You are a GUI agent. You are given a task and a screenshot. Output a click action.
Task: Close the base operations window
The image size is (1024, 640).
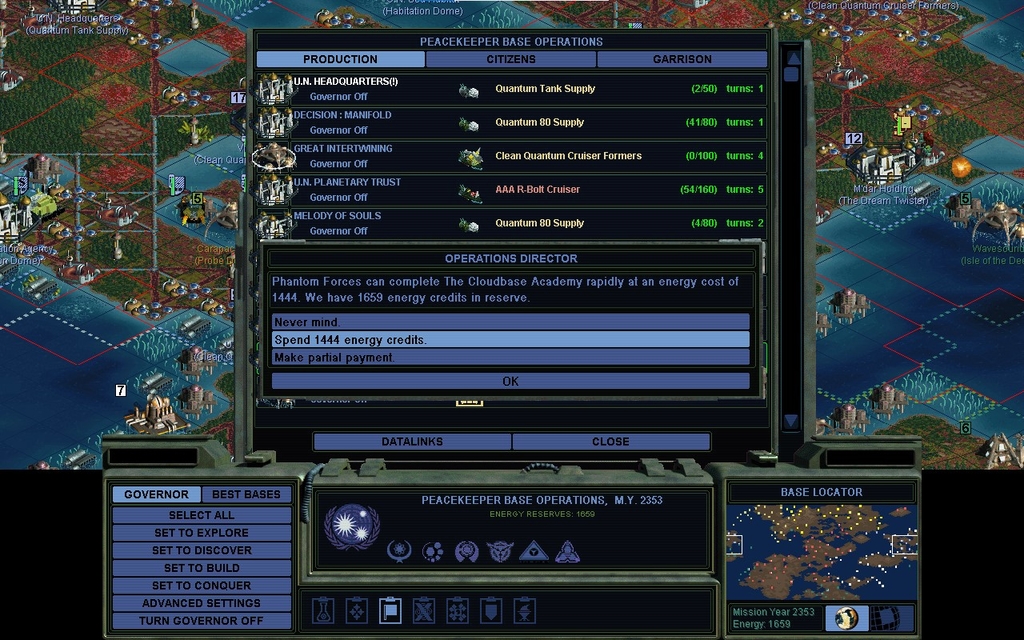click(610, 441)
